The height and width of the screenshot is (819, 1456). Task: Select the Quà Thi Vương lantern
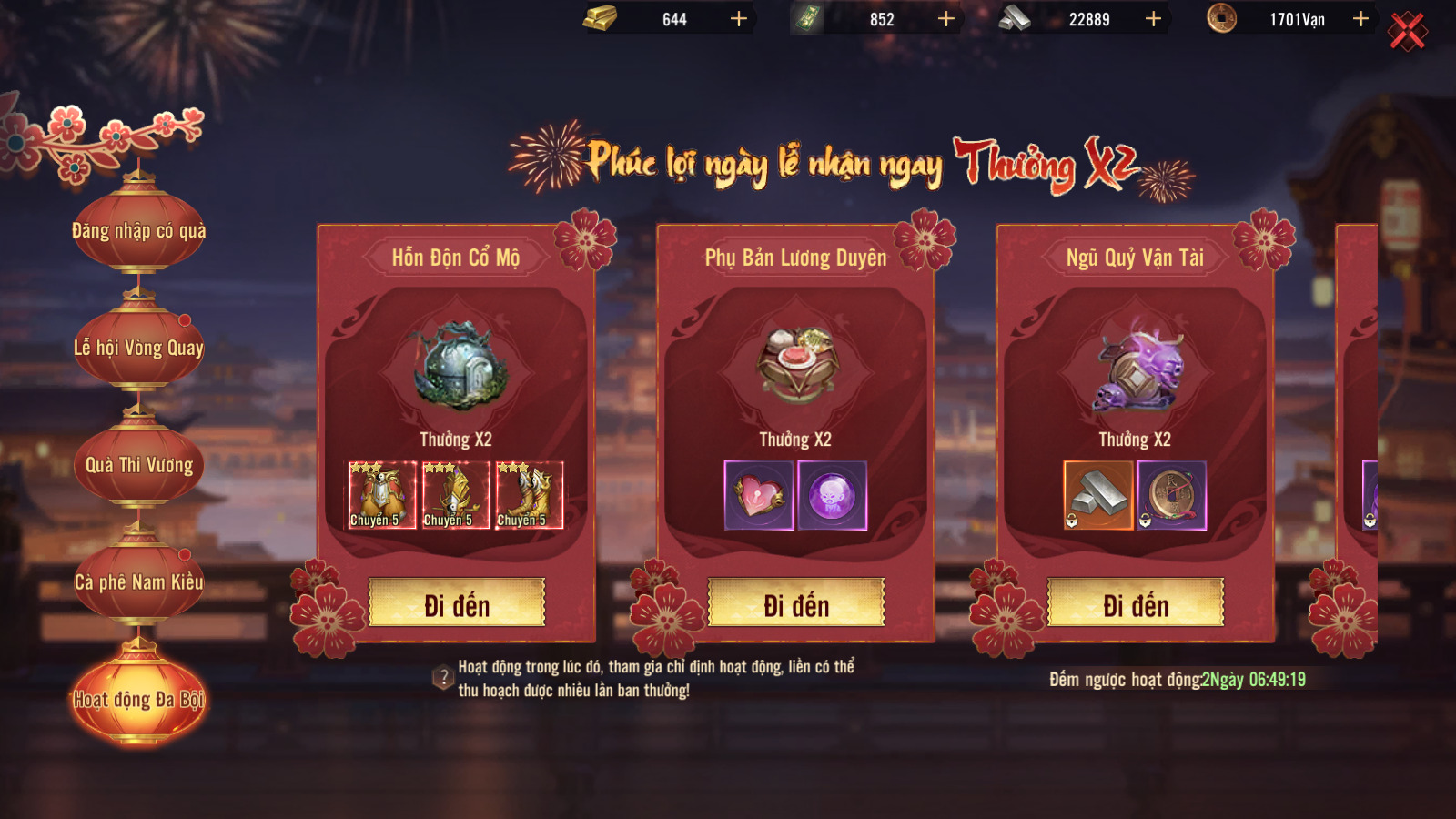tap(139, 465)
